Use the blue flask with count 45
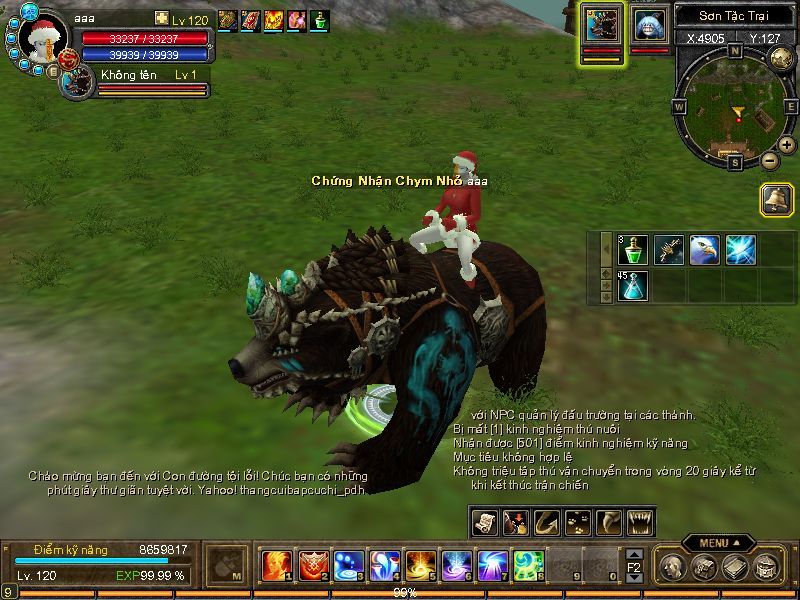This screenshot has width=800, height=600. pos(634,286)
